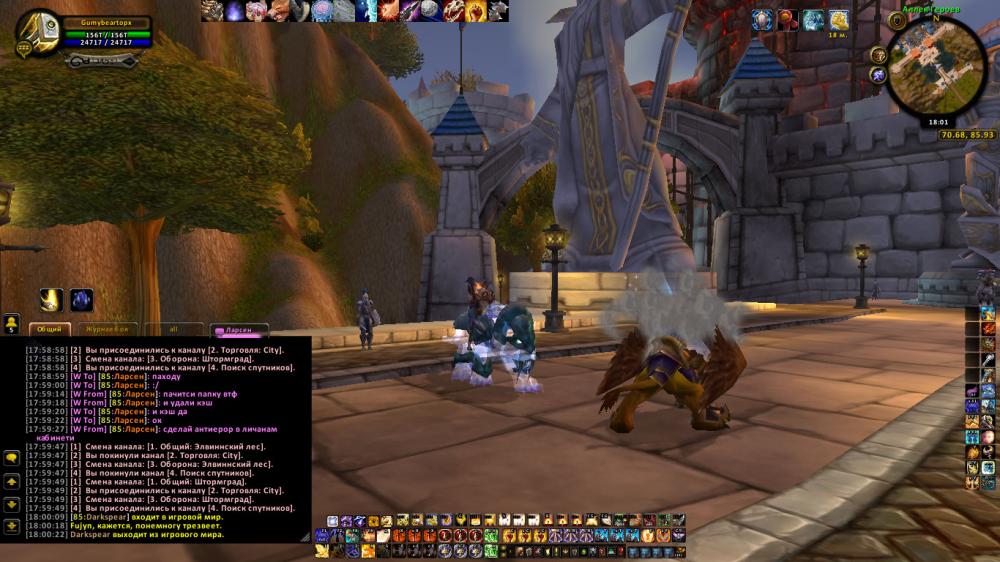Activate the blue crystal aura button

pos(81,300)
